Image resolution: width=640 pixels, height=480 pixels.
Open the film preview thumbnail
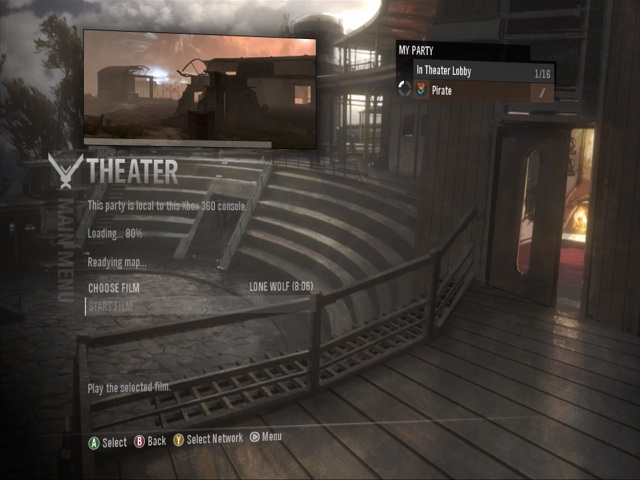[199, 89]
